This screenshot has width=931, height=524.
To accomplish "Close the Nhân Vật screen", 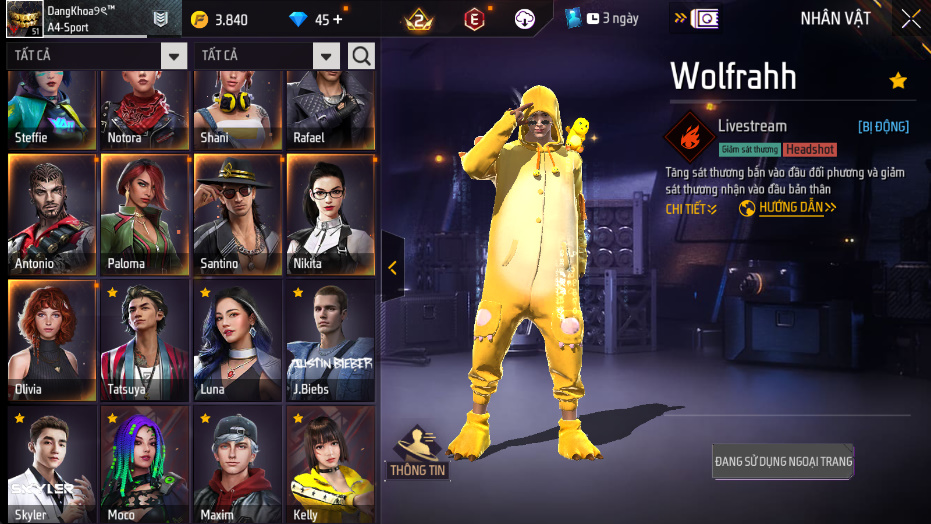I will point(911,19).
